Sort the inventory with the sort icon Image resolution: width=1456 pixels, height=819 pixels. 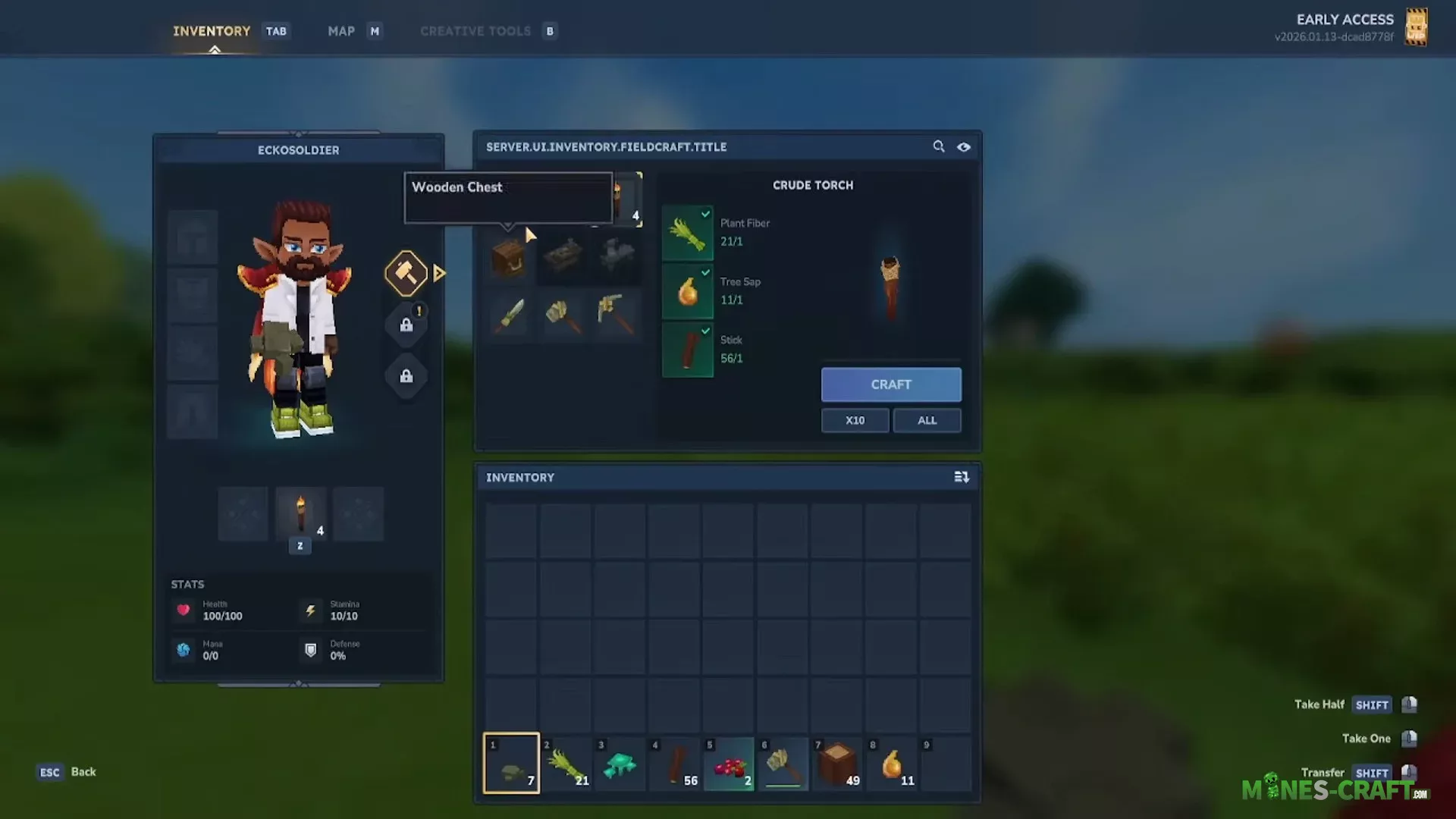[962, 477]
